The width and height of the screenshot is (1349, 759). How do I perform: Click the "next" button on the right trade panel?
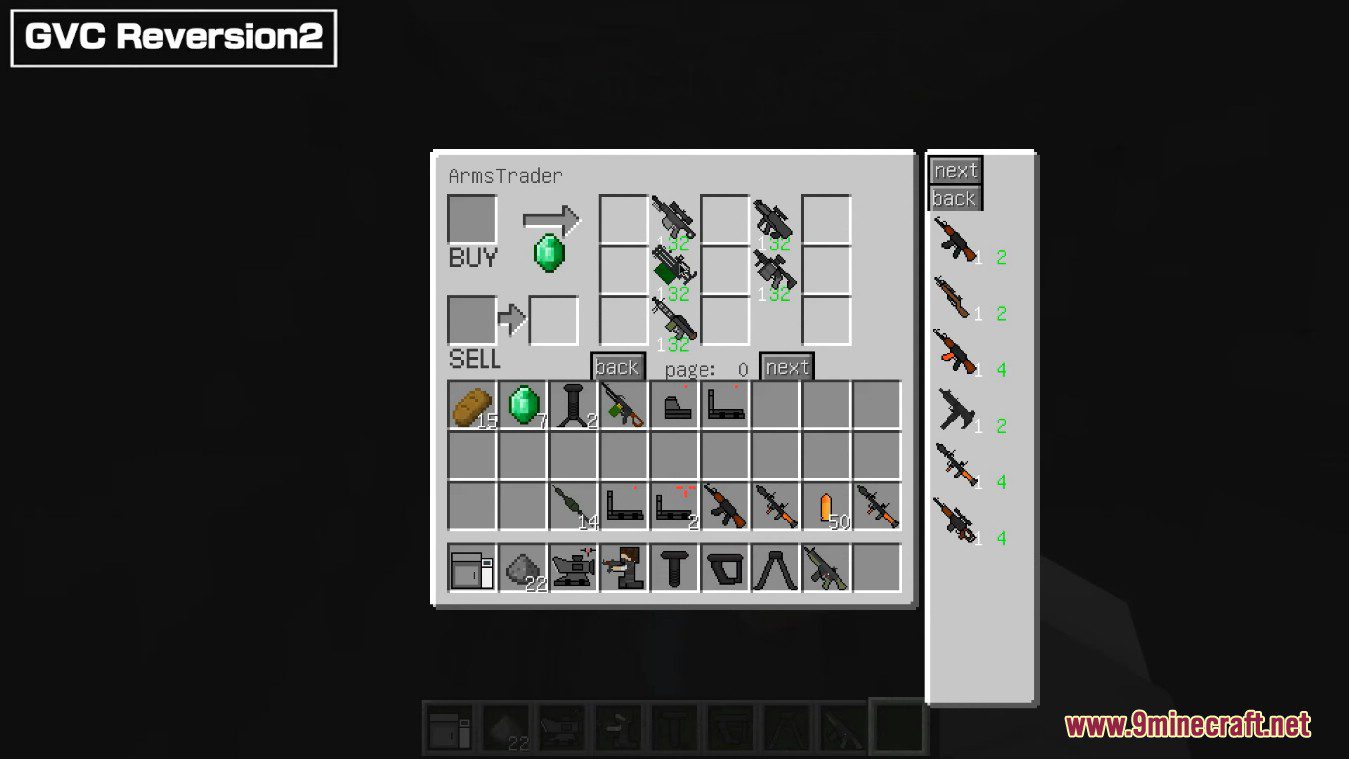coord(954,171)
